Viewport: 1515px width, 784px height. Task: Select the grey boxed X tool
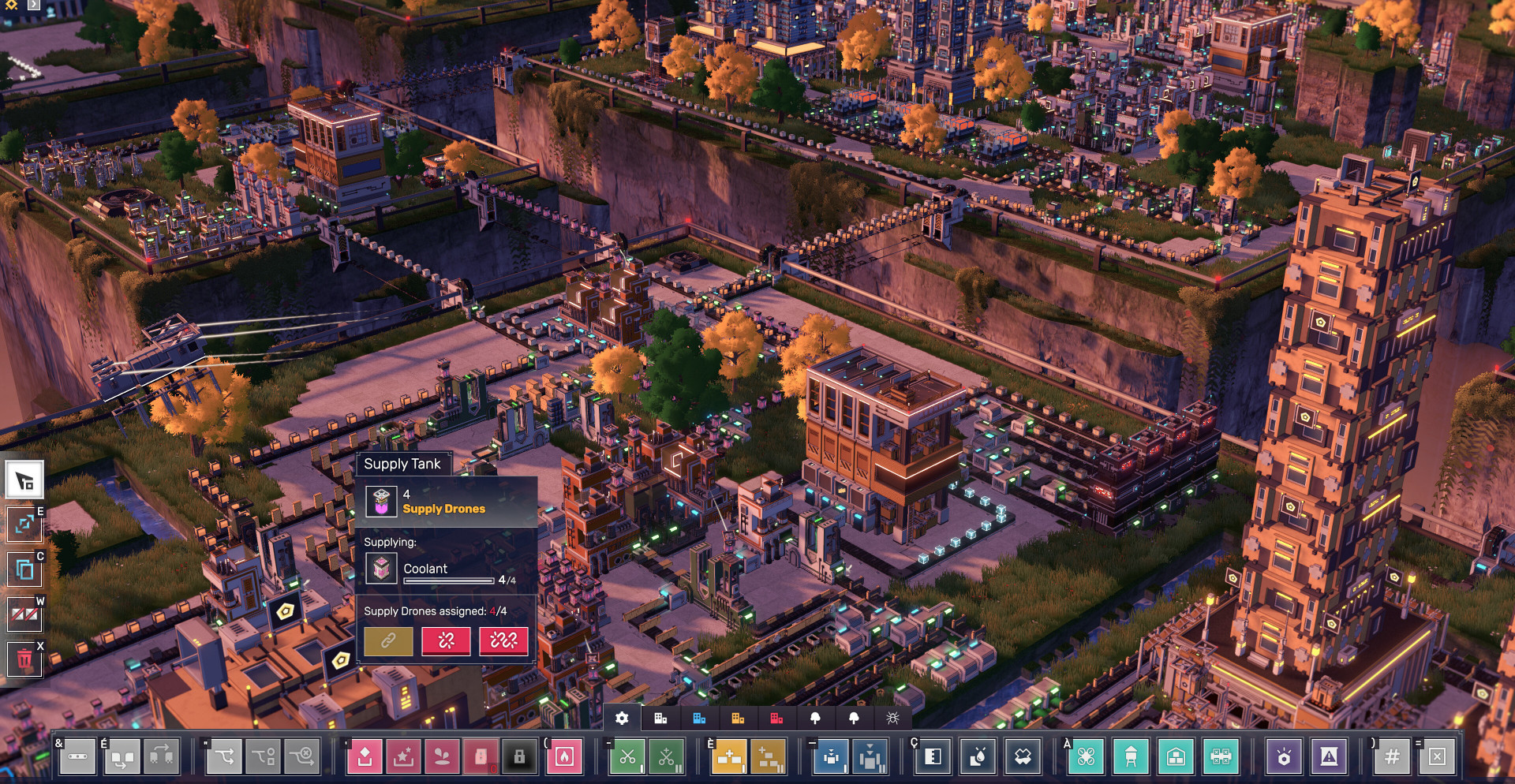[1437, 757]
